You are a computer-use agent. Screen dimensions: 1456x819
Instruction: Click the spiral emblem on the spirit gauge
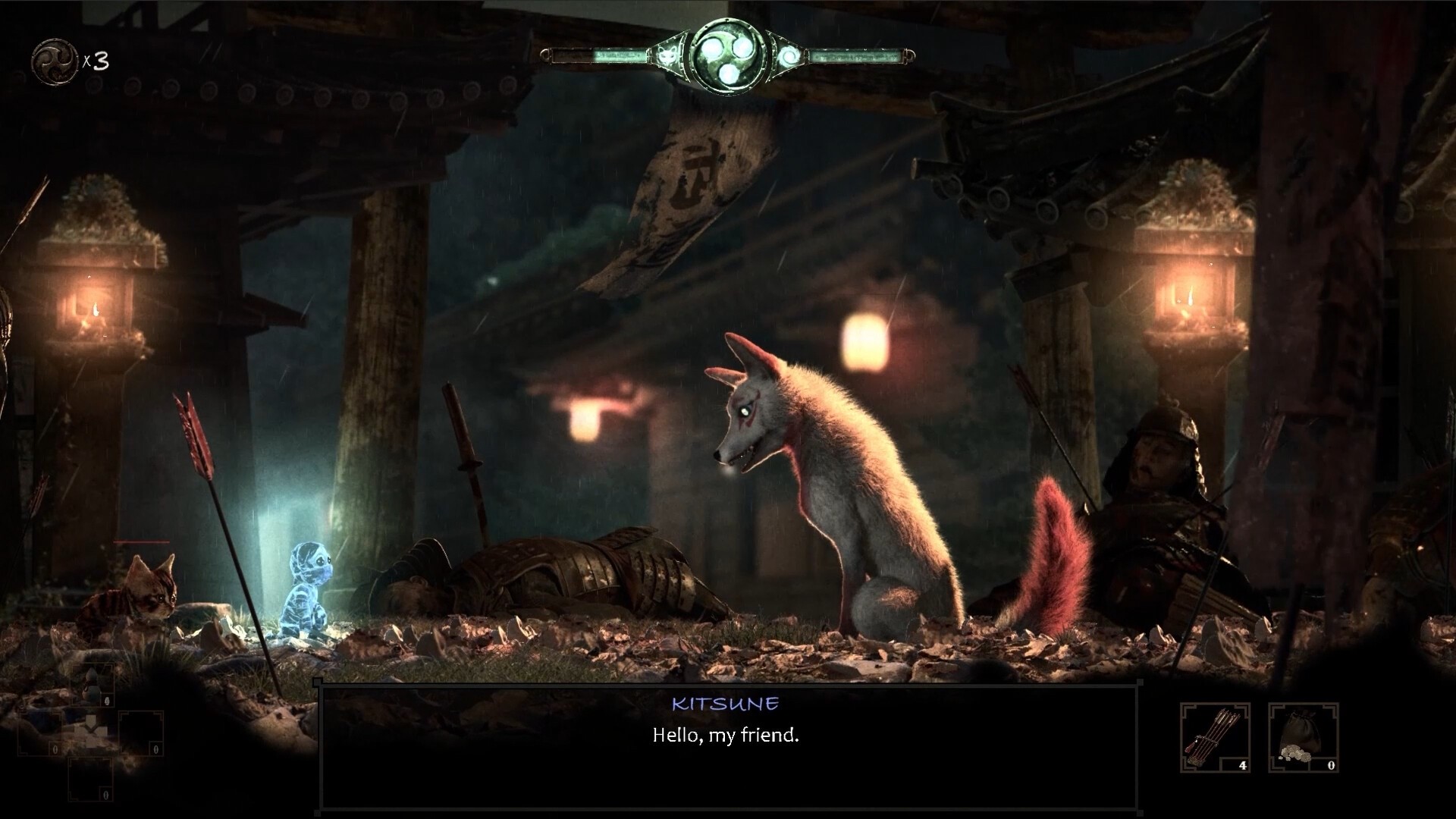coord(790,55)
